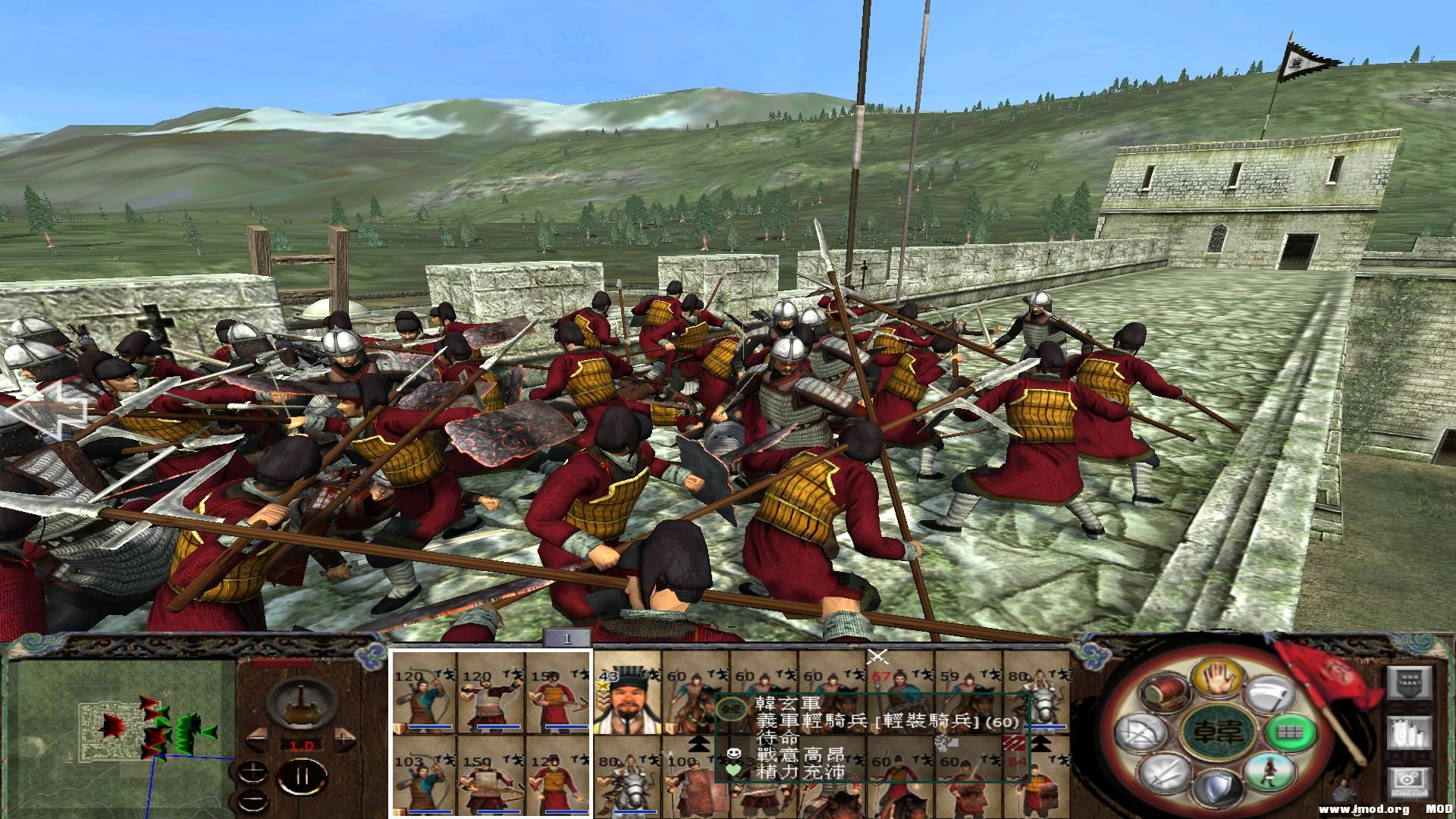Open the group formations grid icon
This screenshot has width=1456, height=819.
[1289, 733]
